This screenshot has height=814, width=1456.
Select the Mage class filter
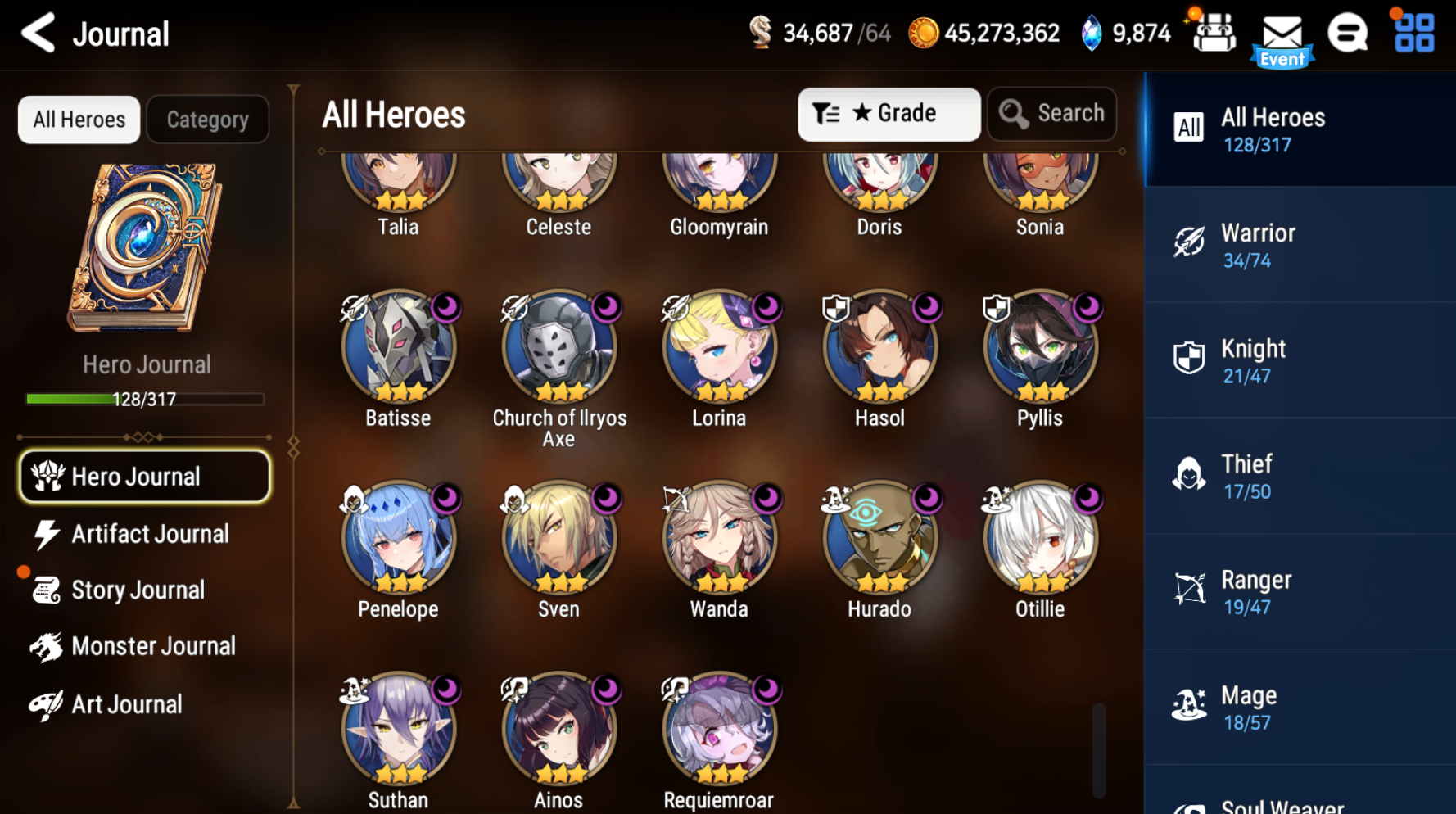(1298, 706)
